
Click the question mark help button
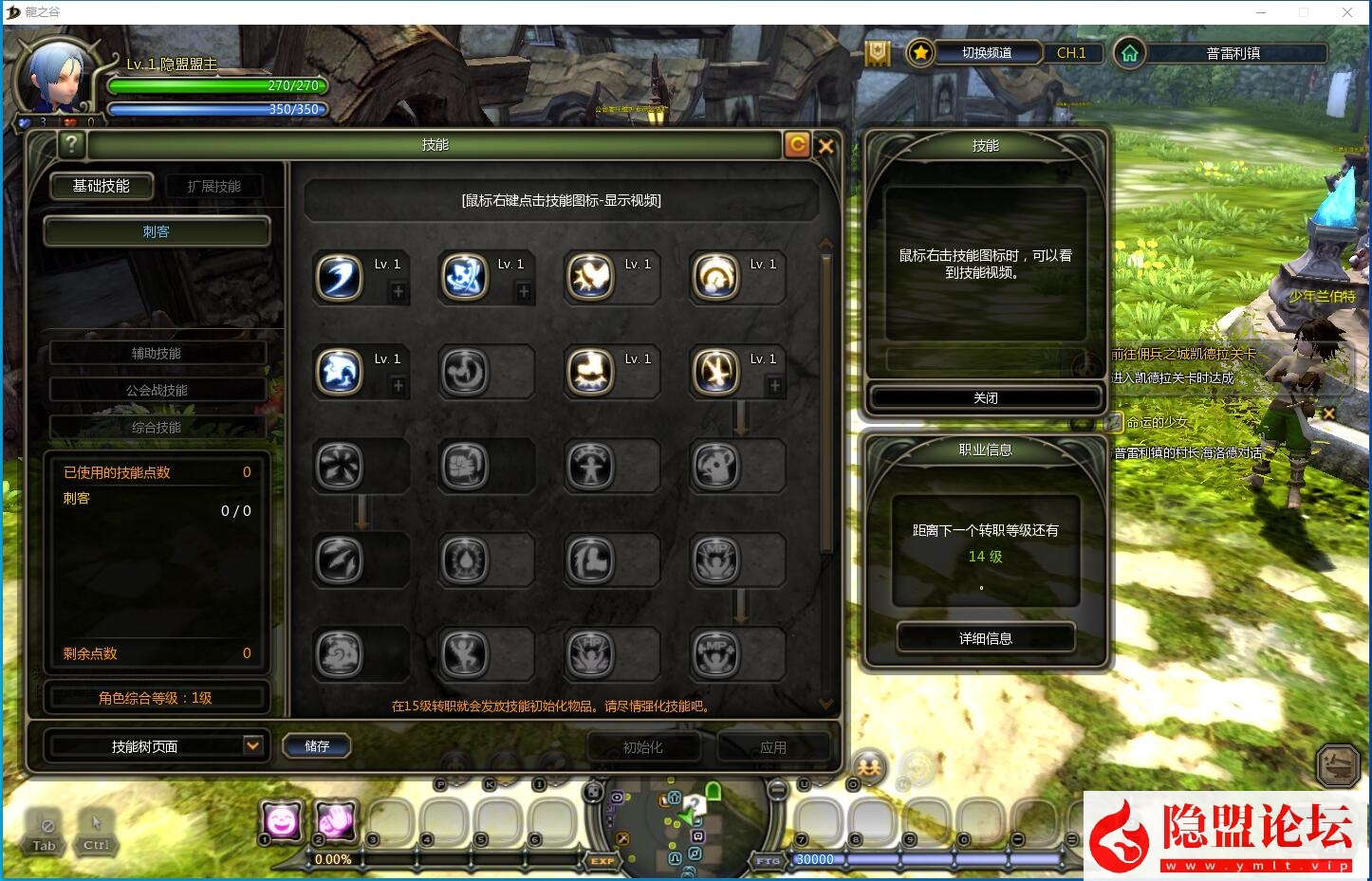[x=71, y=144]
